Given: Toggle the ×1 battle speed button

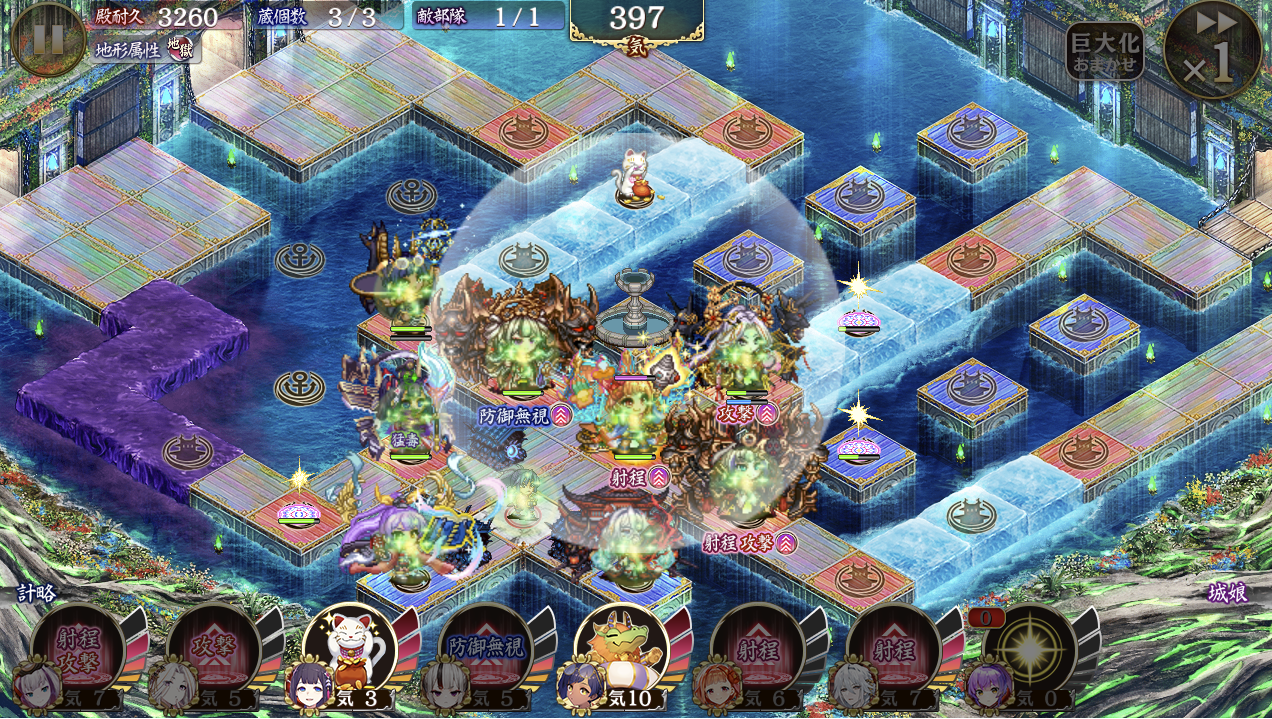Looking at the screenshot, I should coord(1212,48).
